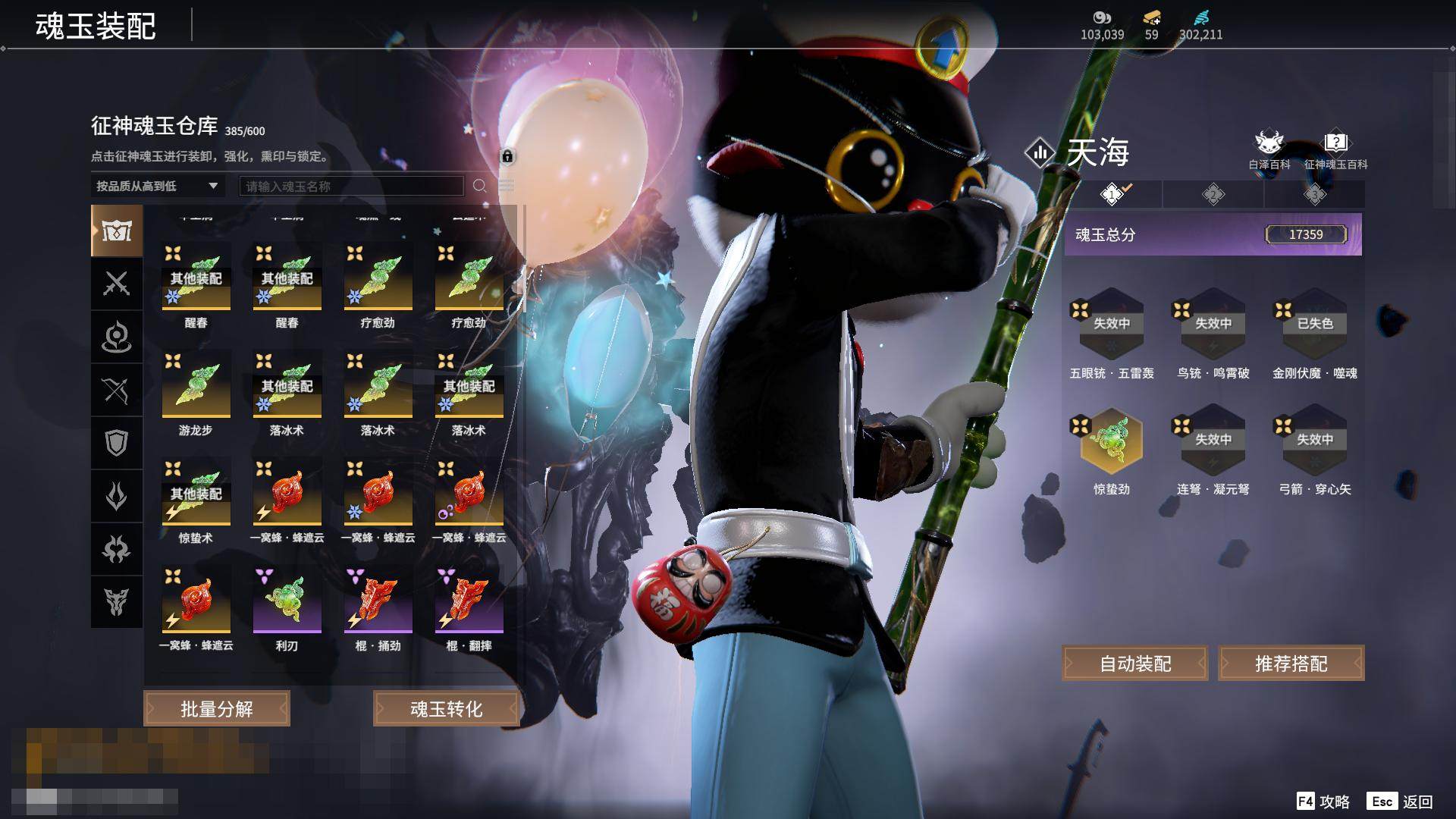Switch to loadout preset 2

tap(1213, 195)
